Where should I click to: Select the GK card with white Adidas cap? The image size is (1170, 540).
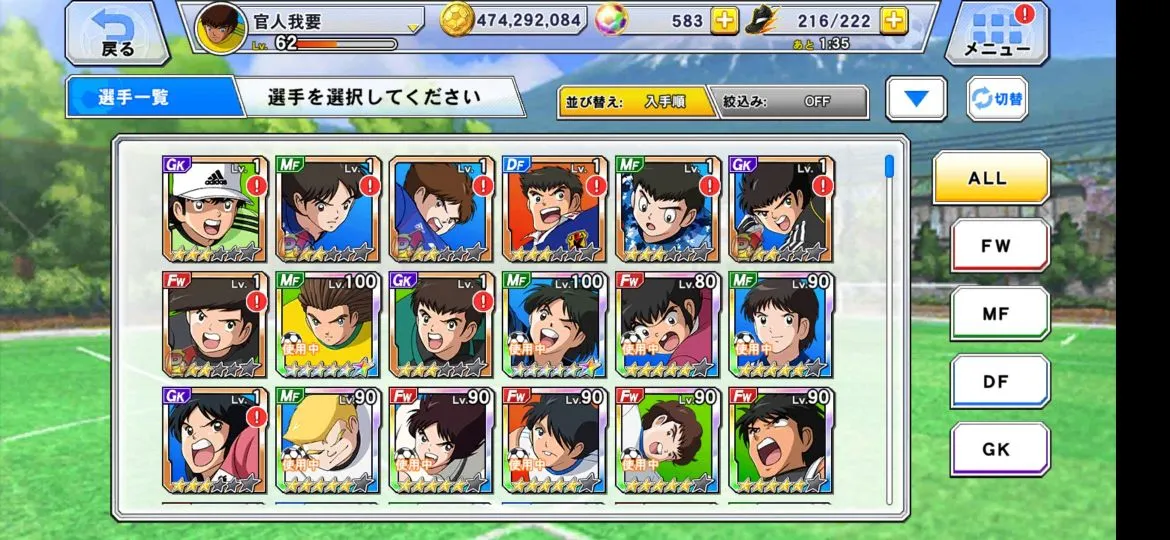[x=214, y=209]
